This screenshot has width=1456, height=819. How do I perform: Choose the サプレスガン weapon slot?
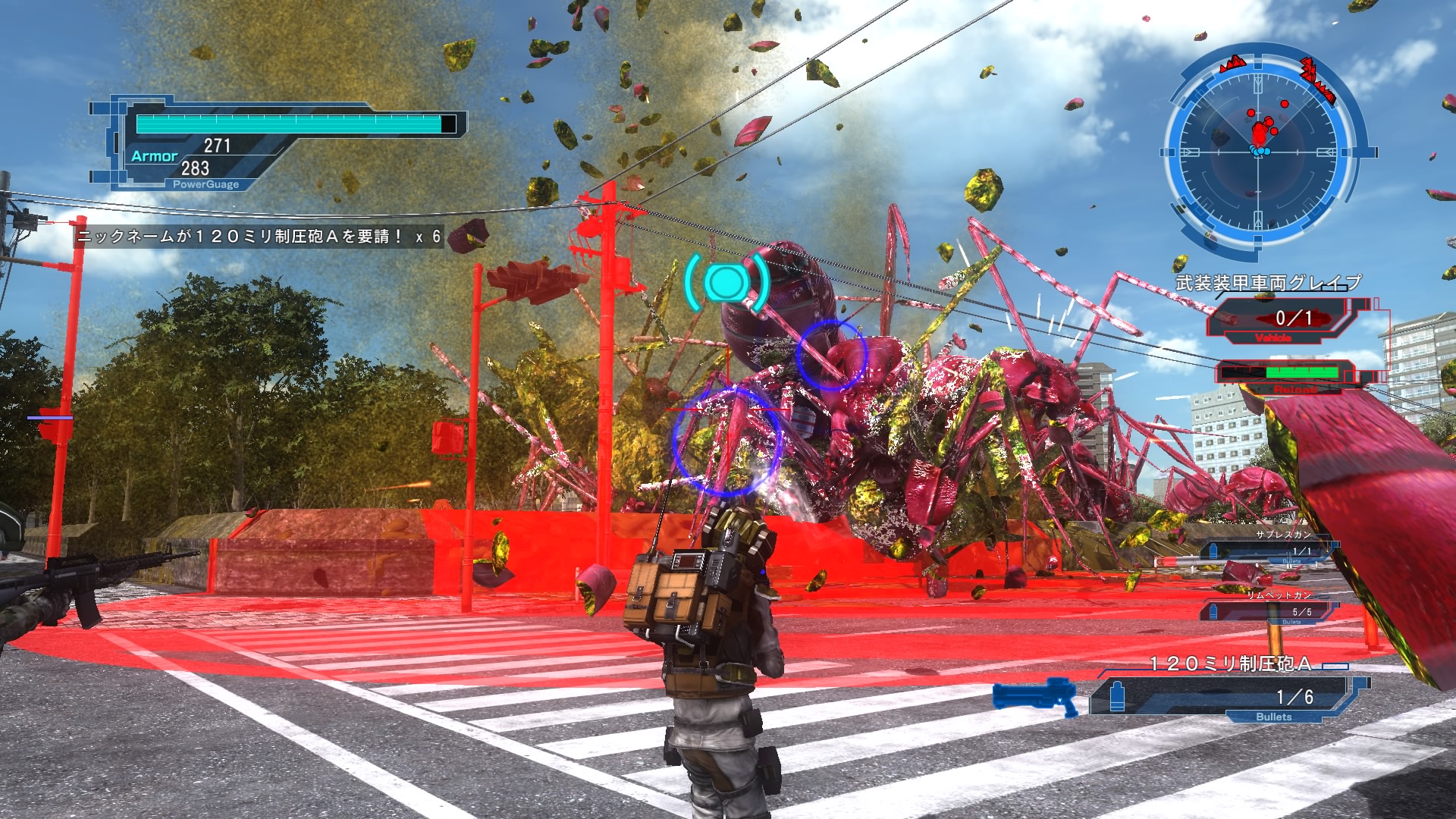(1274, 550)
